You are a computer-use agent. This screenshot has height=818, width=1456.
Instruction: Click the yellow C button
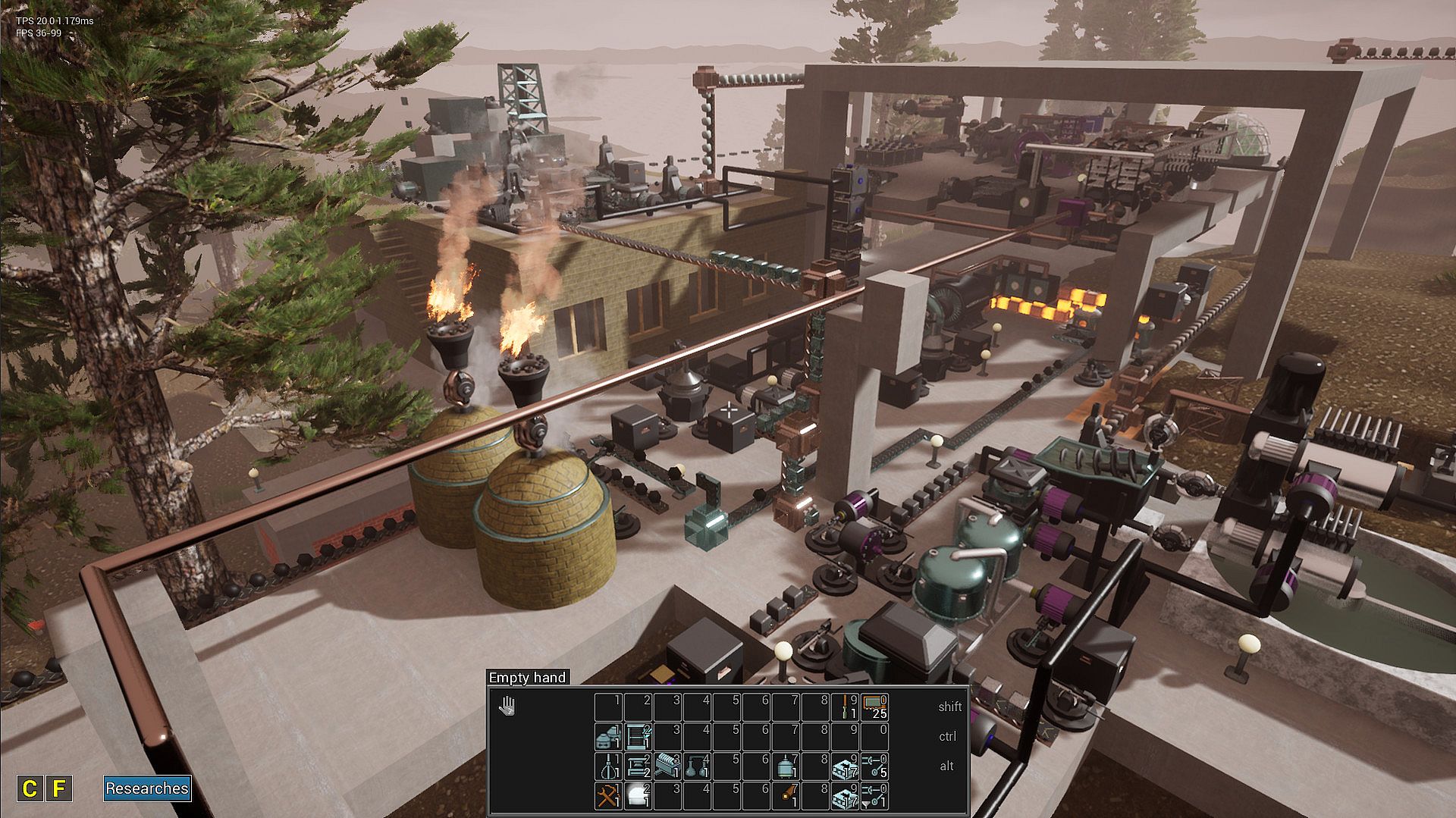(30, 788)
